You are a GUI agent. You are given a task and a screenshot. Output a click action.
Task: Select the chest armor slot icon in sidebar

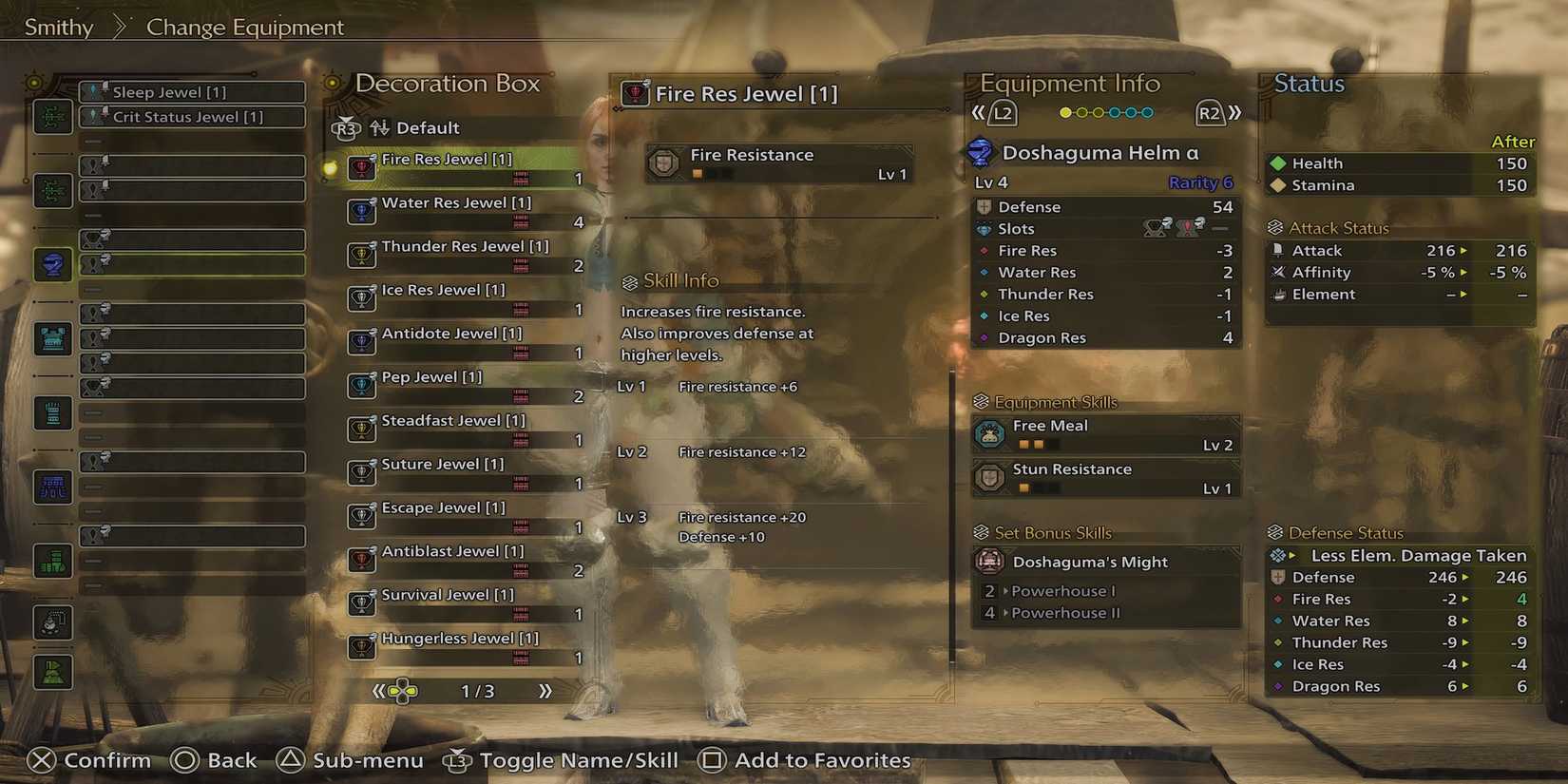[52, 338]
